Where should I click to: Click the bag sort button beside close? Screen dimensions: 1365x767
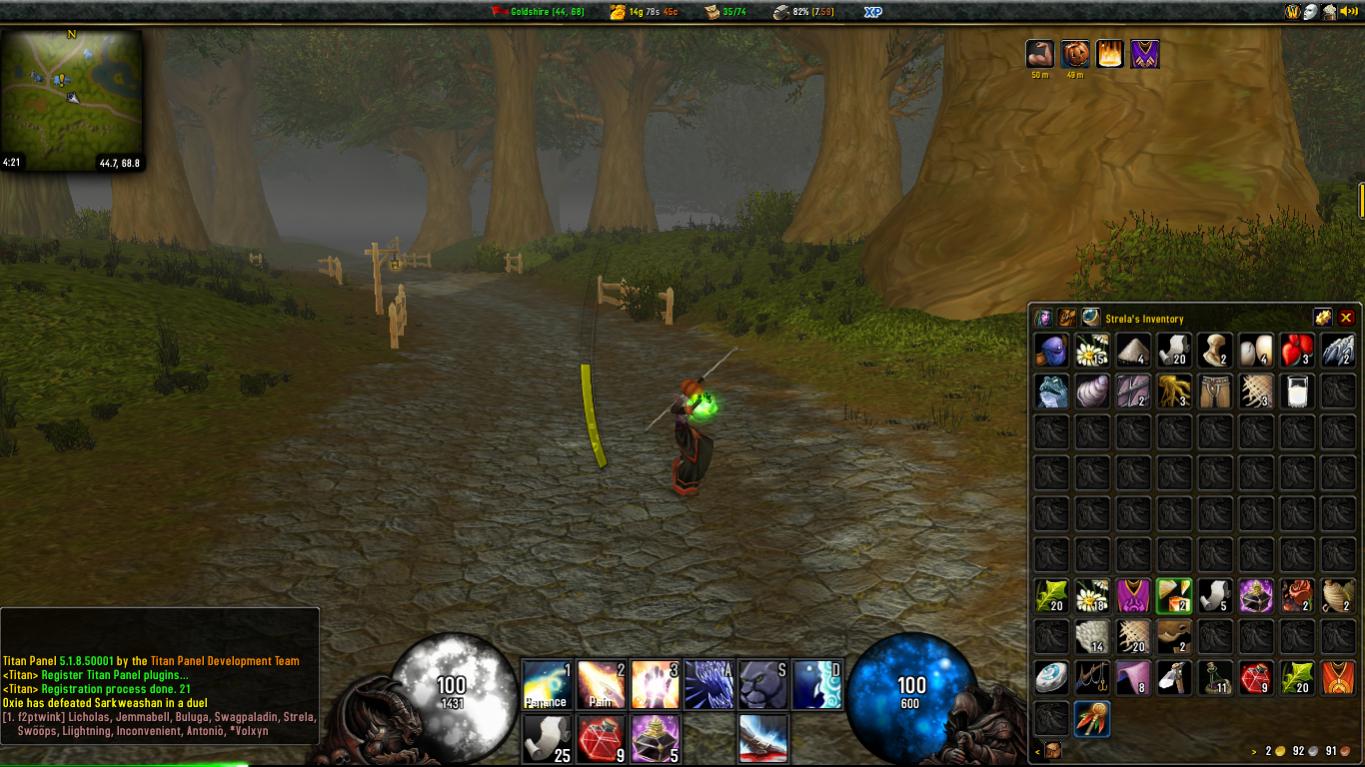[x=1323, y=318]
